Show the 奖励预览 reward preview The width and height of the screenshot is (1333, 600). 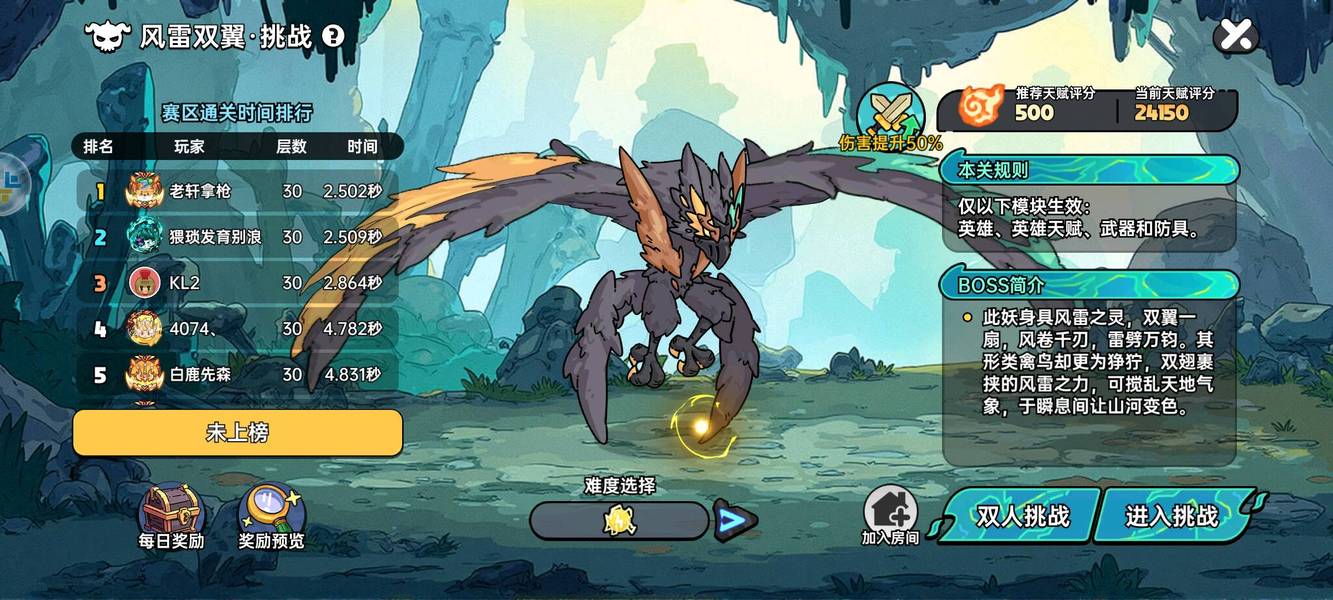[271, 516]
